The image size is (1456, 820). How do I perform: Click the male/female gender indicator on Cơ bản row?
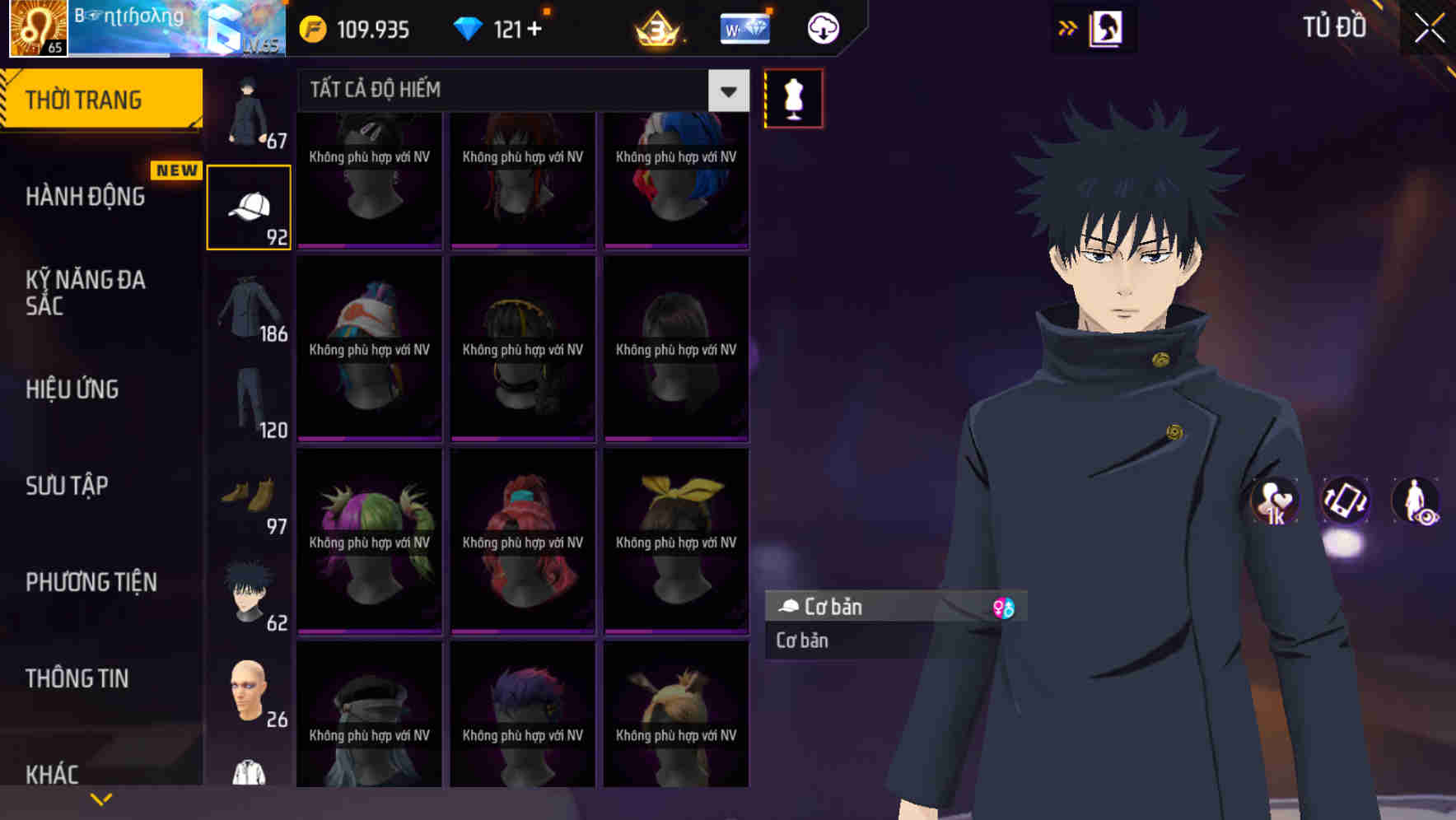[x=1005, y=608]
